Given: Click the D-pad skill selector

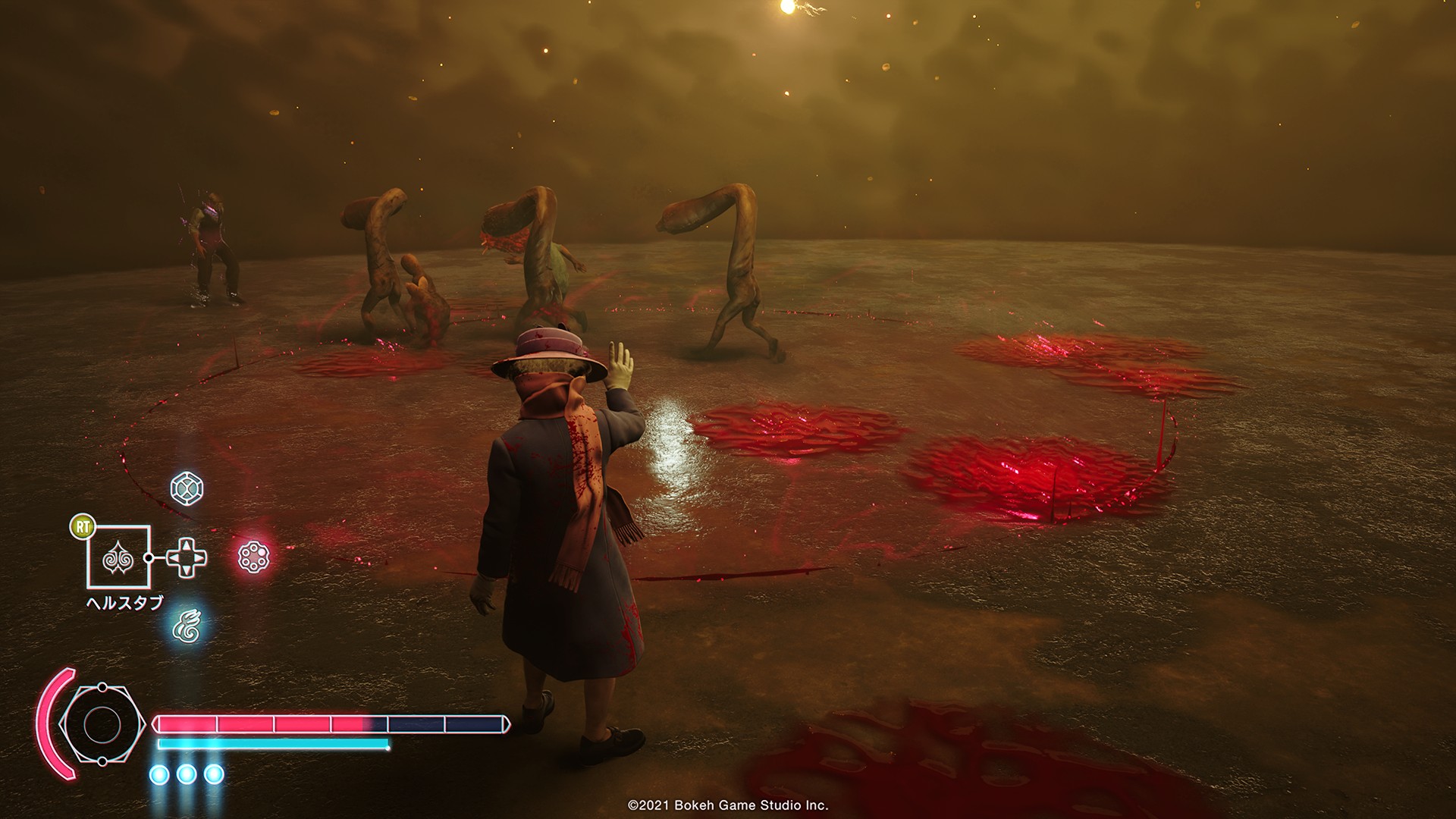Looking at the screenshot, I should tap(185, 557).
